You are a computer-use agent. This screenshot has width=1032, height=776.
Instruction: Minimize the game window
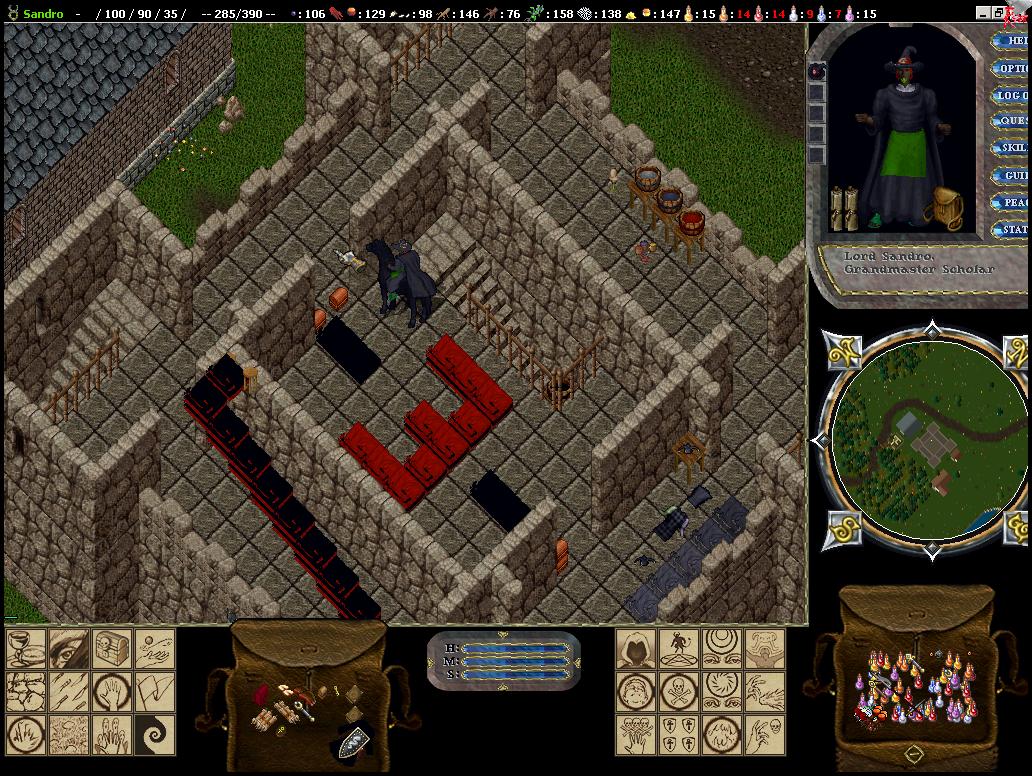coord(983,12)
